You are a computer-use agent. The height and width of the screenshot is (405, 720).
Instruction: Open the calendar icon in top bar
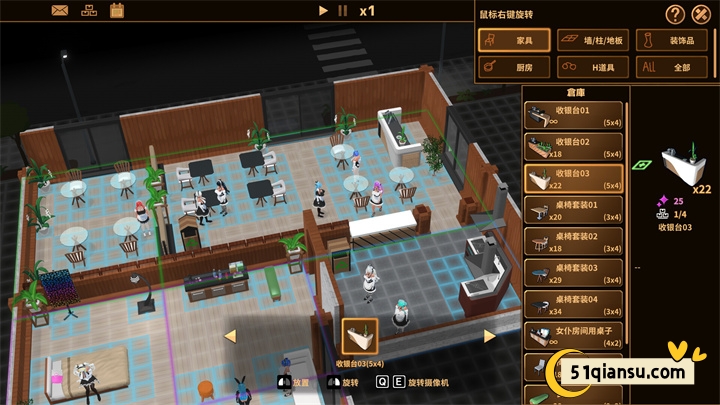(116, 11)
